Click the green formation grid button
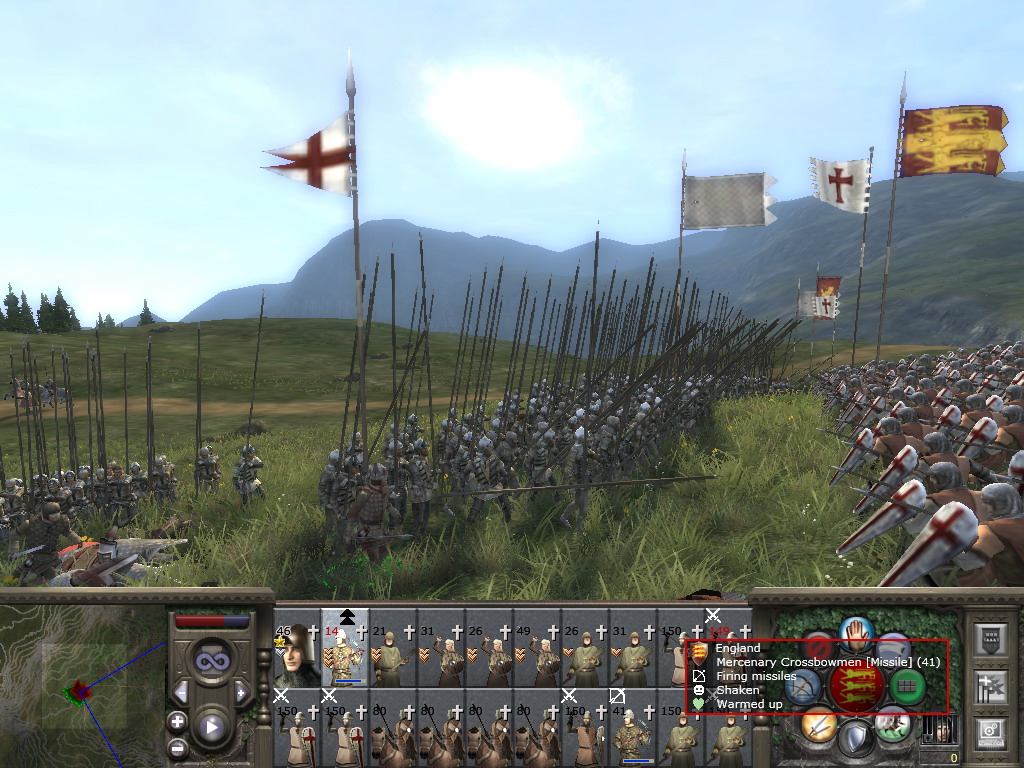Viewport: 1024px width, 768px height. tap(906, 687)
